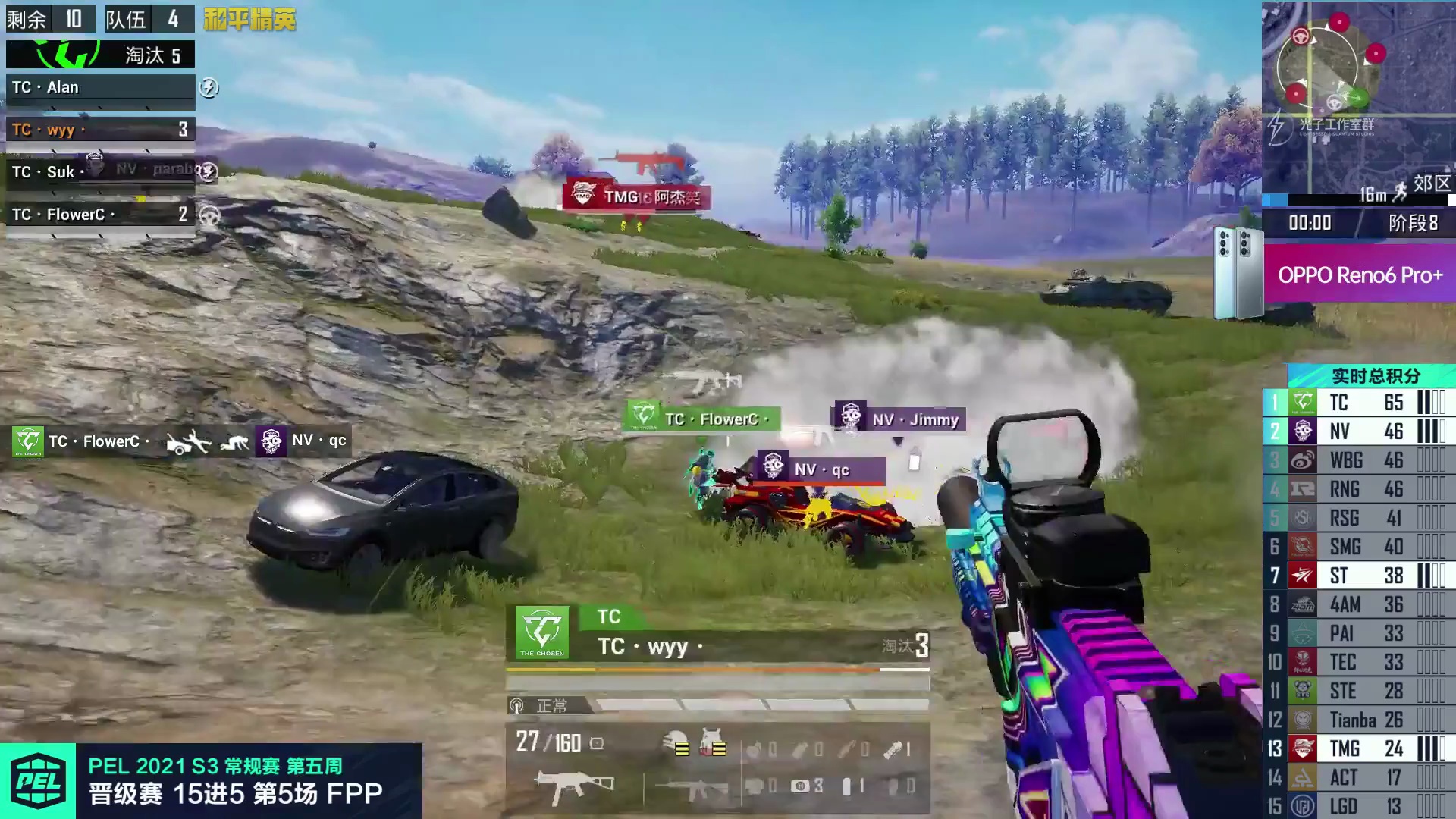The height and width of the screenshot is (819, 1456).
Task: Click the NV row in the standings
Action: tap(1357, 431)
